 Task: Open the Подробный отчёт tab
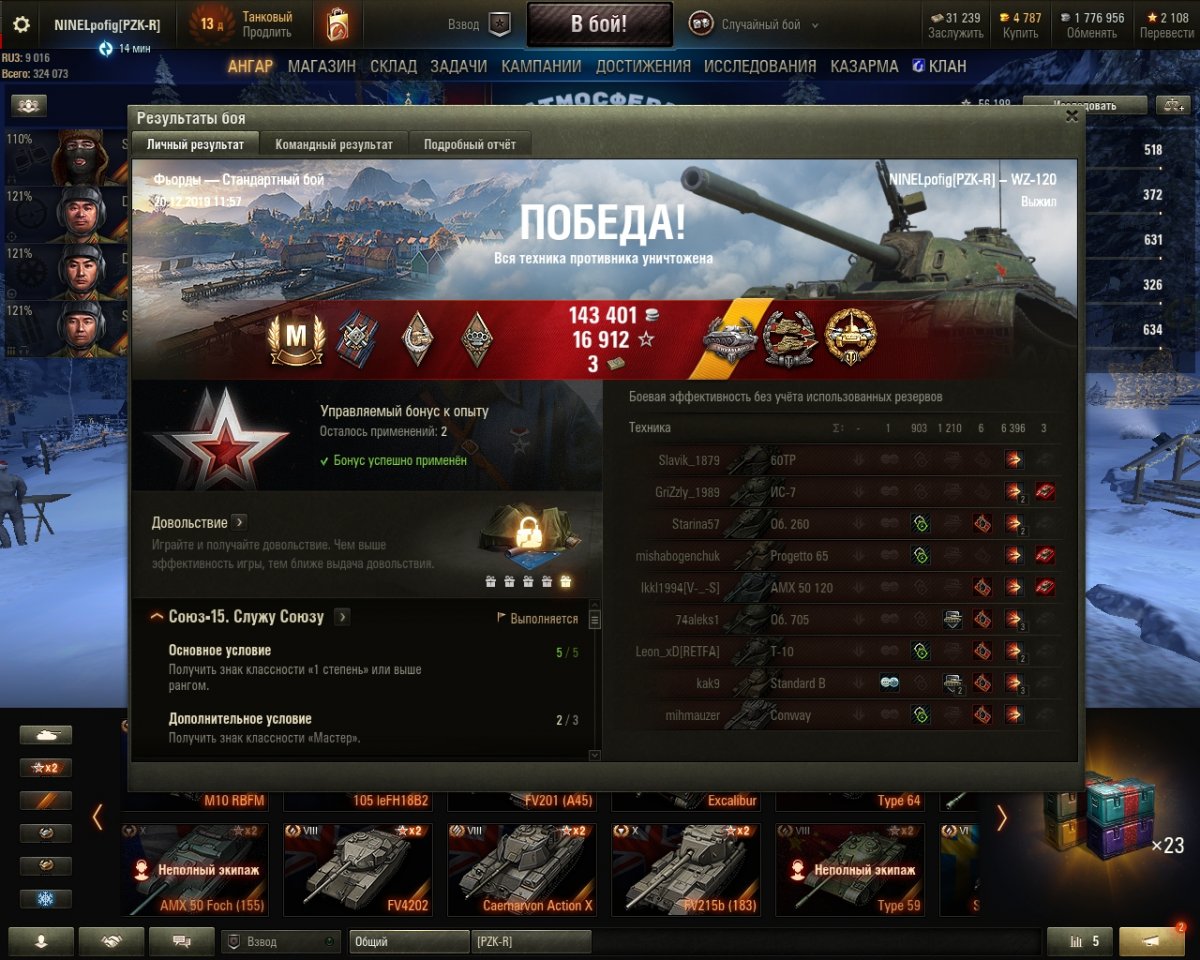(469, 144)
